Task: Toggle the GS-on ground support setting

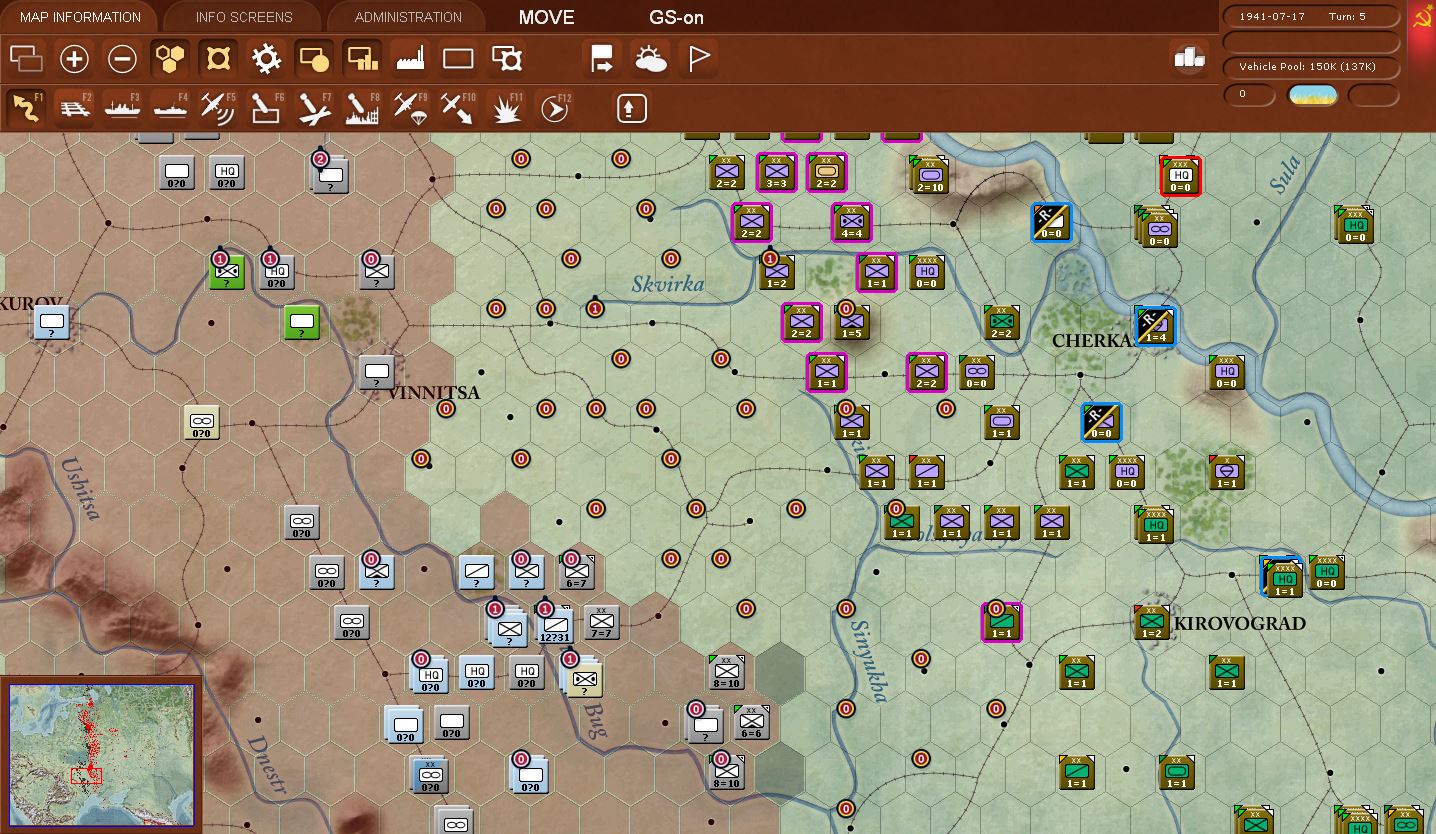Action: (x=676, y=17)
